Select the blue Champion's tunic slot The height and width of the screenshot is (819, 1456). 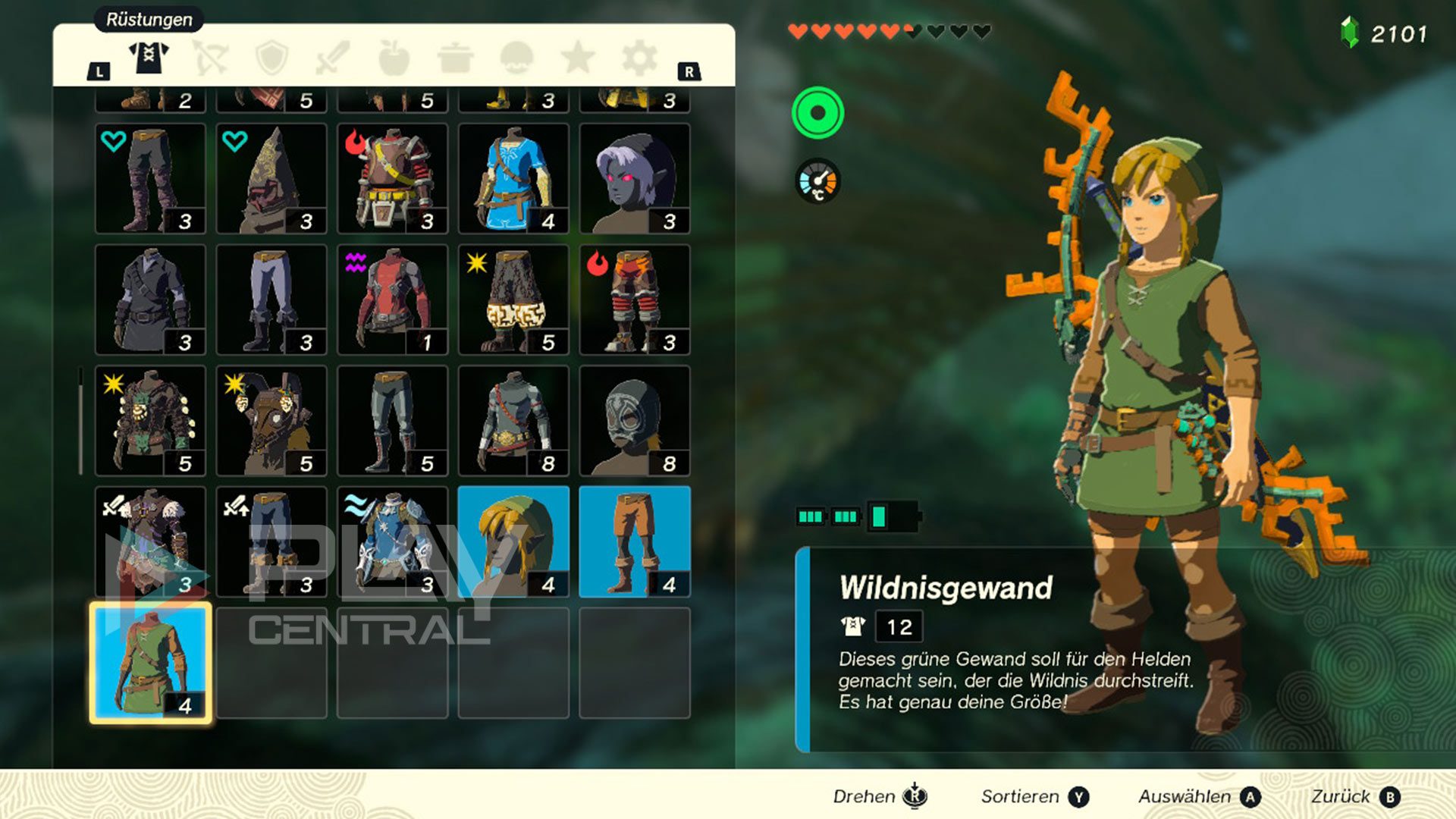[513, 178]
